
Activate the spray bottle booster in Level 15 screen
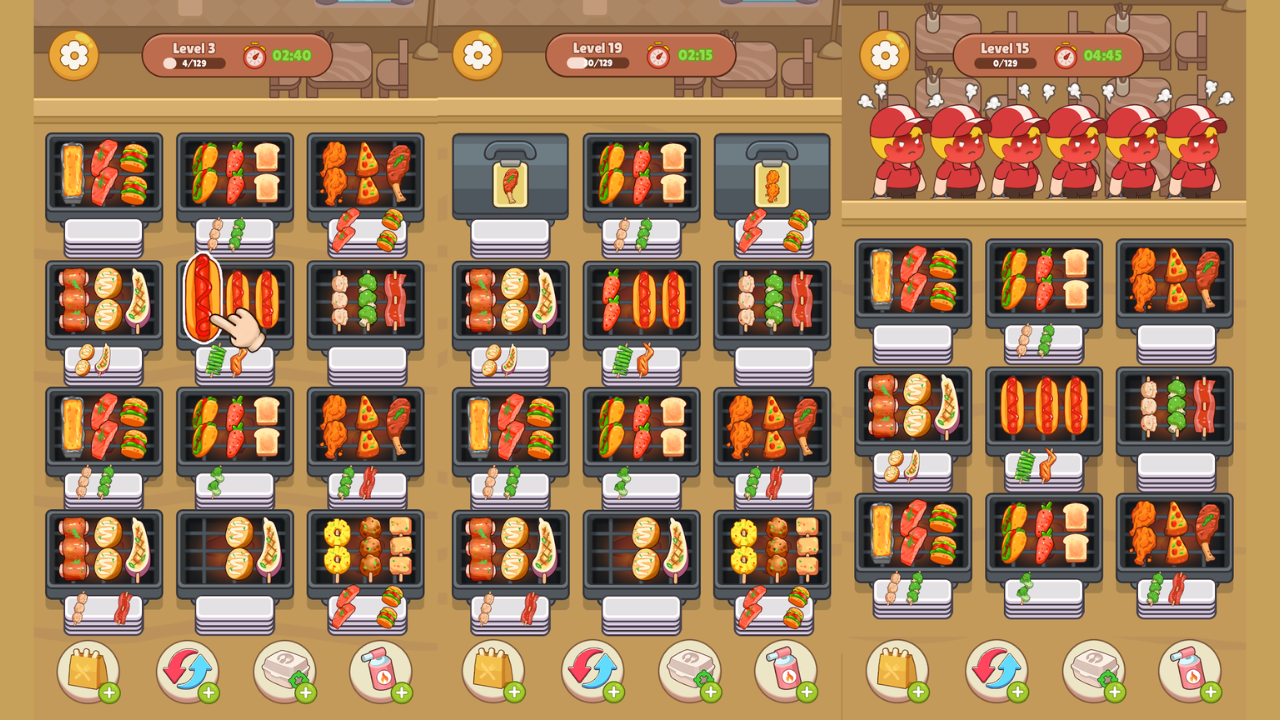point(1190,671)
